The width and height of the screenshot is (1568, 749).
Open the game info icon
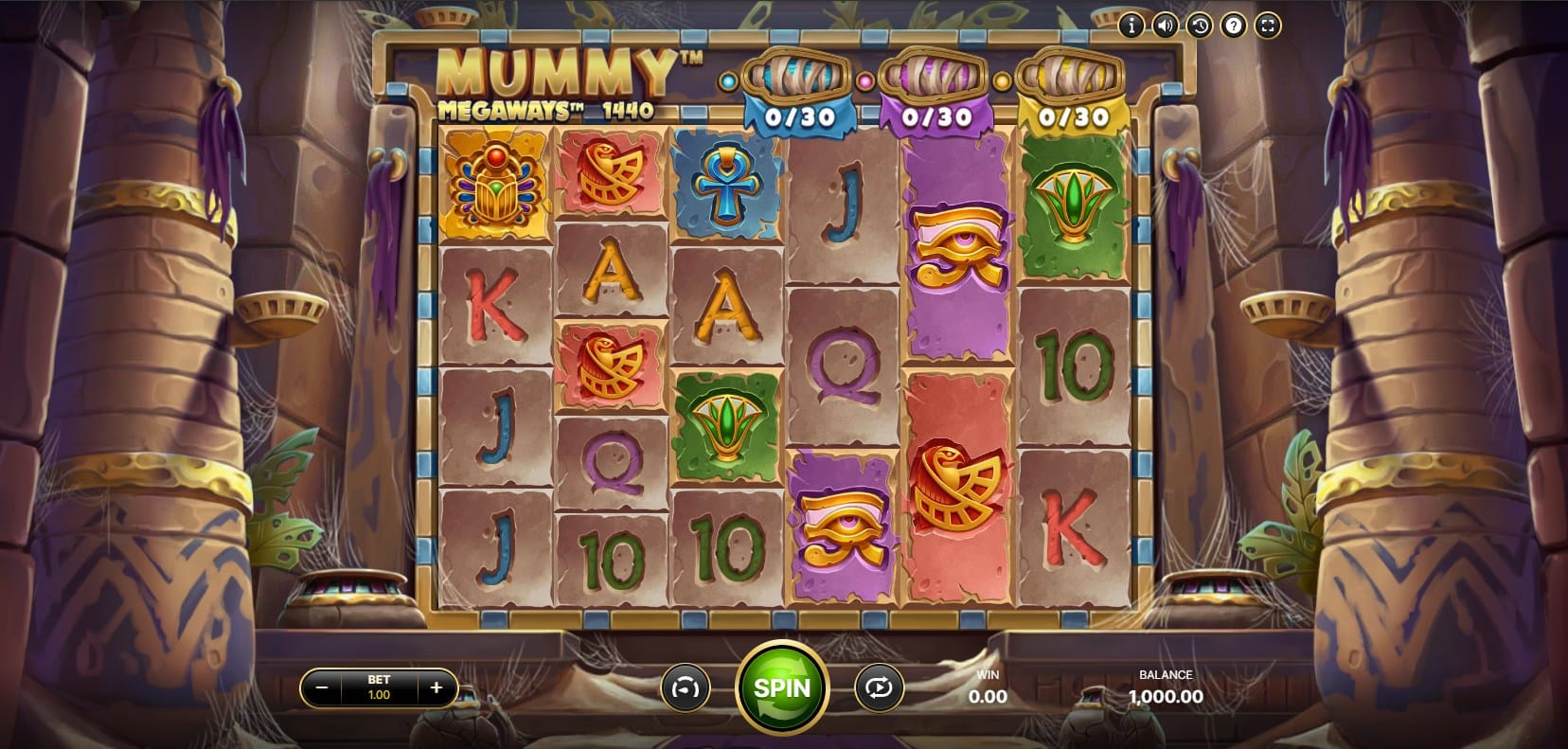click(1131, 26)
